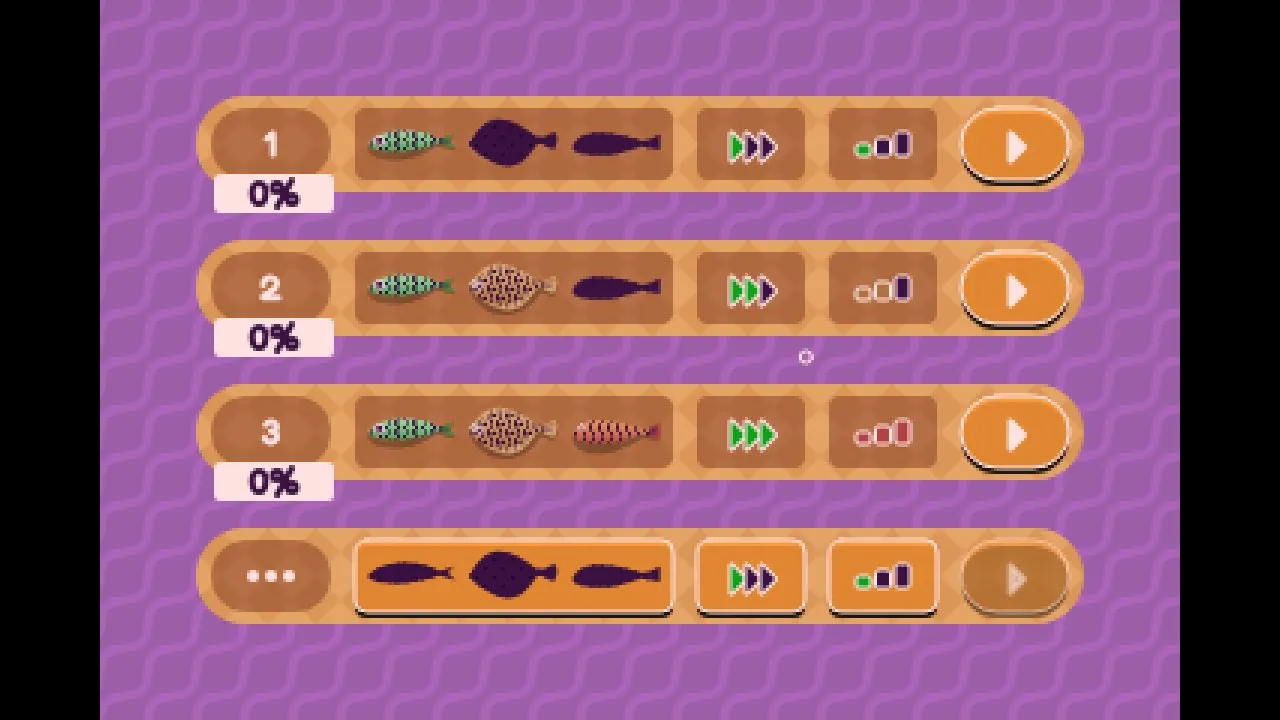Open the speed selector on level 3
1280x720 pixels.
click(749, 434)
